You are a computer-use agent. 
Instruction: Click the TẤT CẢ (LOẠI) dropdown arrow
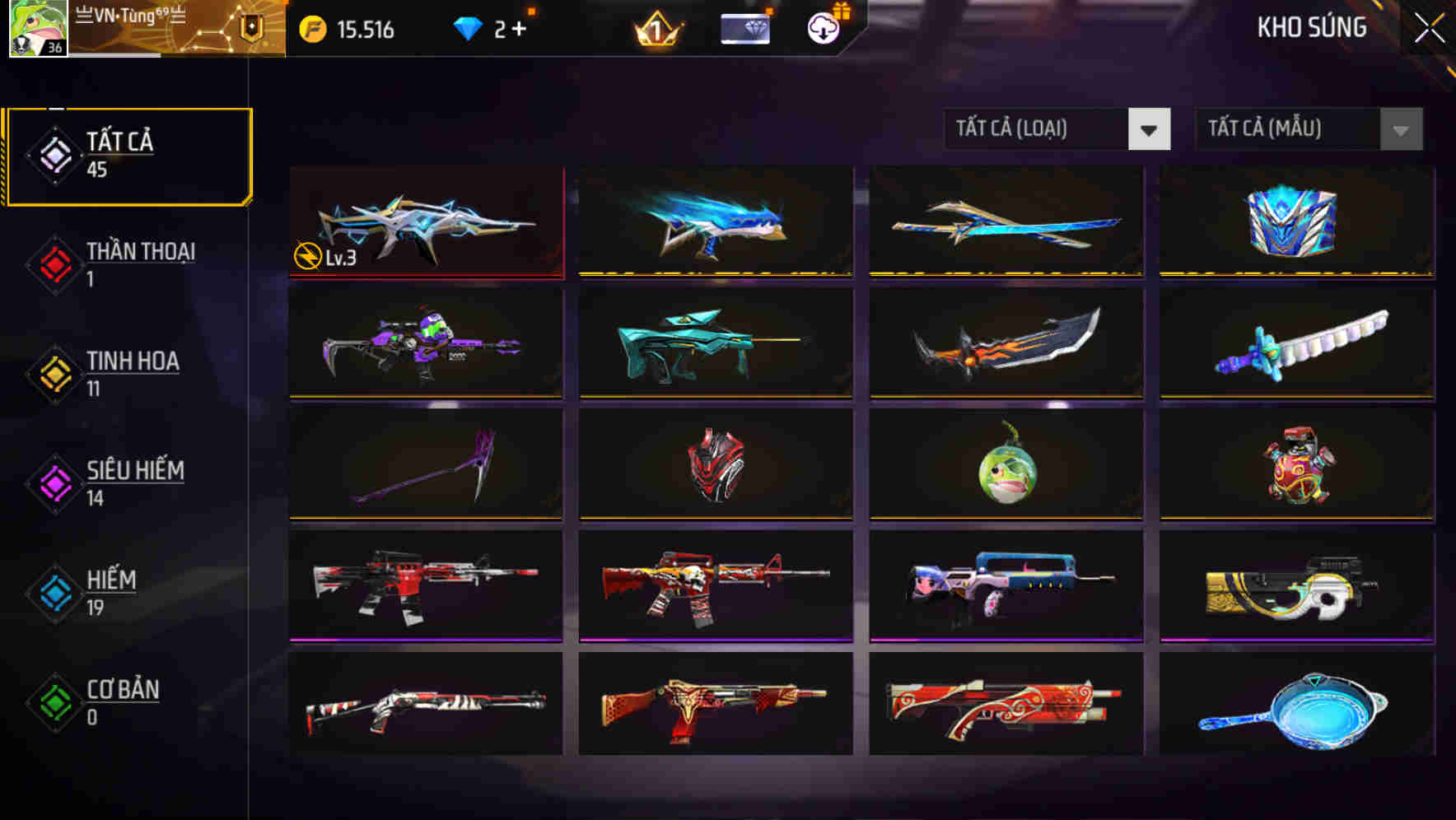(1150, 129)
